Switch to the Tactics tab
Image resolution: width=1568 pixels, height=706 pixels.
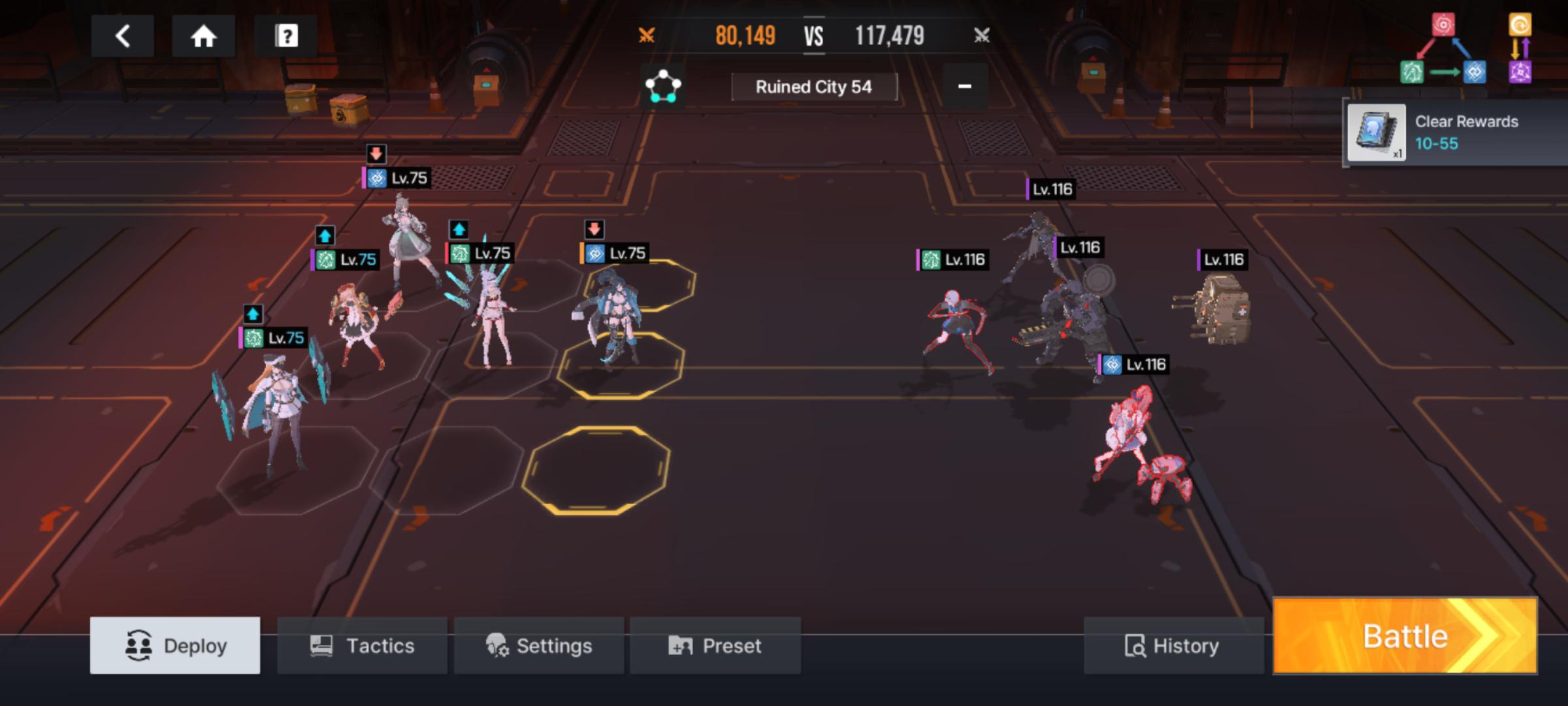point(362,645)
